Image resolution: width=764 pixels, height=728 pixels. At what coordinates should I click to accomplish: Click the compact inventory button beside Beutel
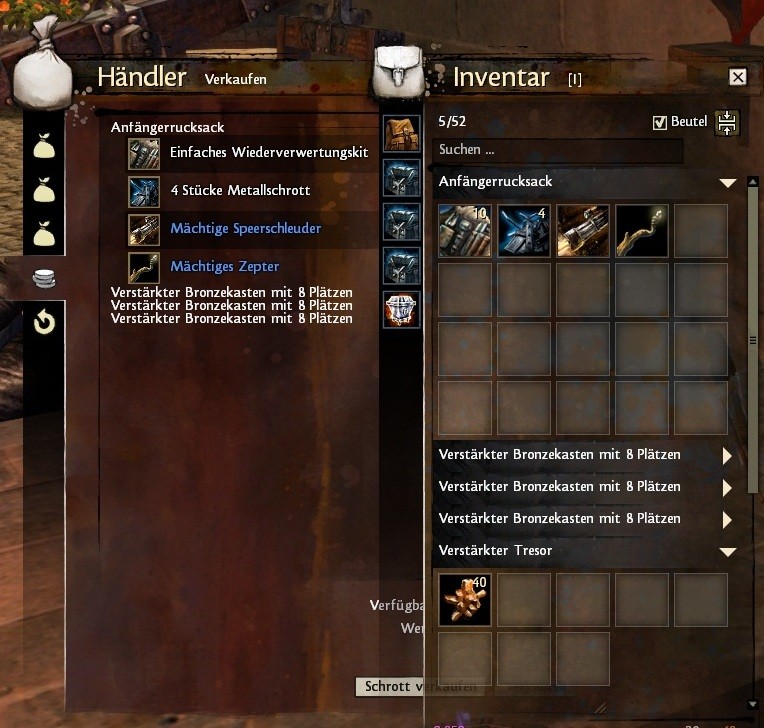pyautogui.click(x=727, y=122)
